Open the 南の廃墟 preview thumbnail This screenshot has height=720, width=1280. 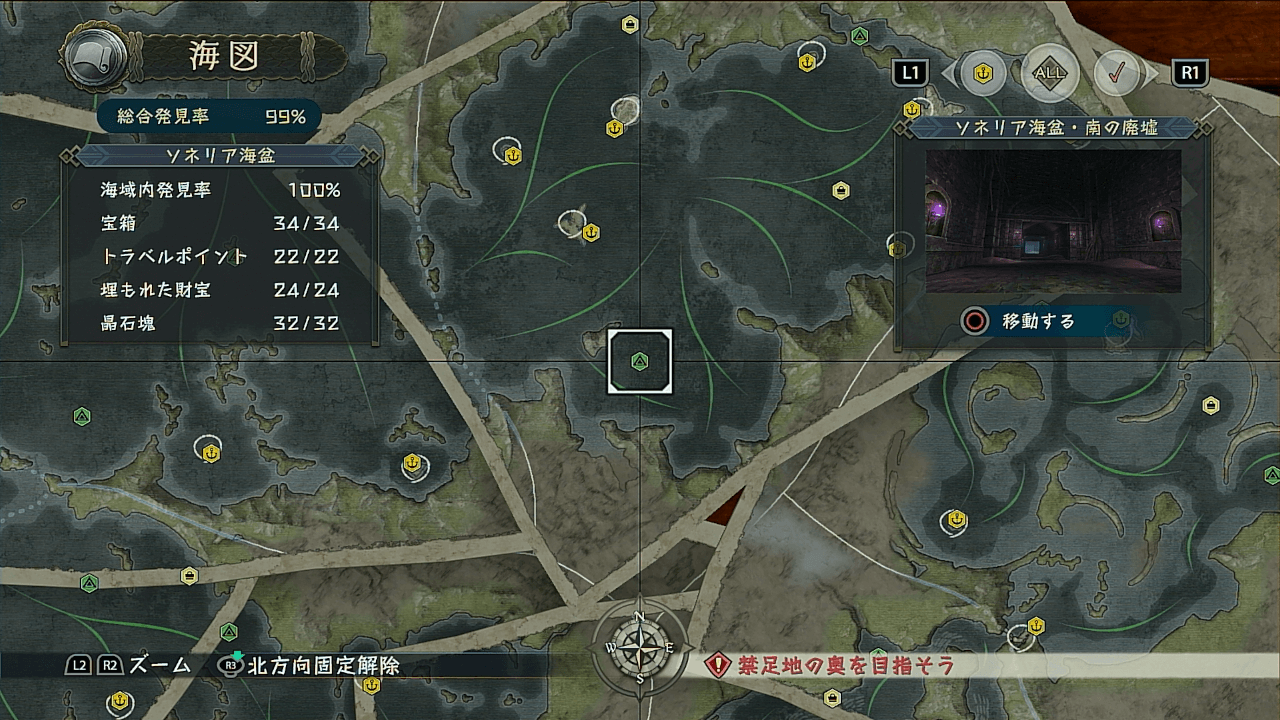coord(1053,221)
